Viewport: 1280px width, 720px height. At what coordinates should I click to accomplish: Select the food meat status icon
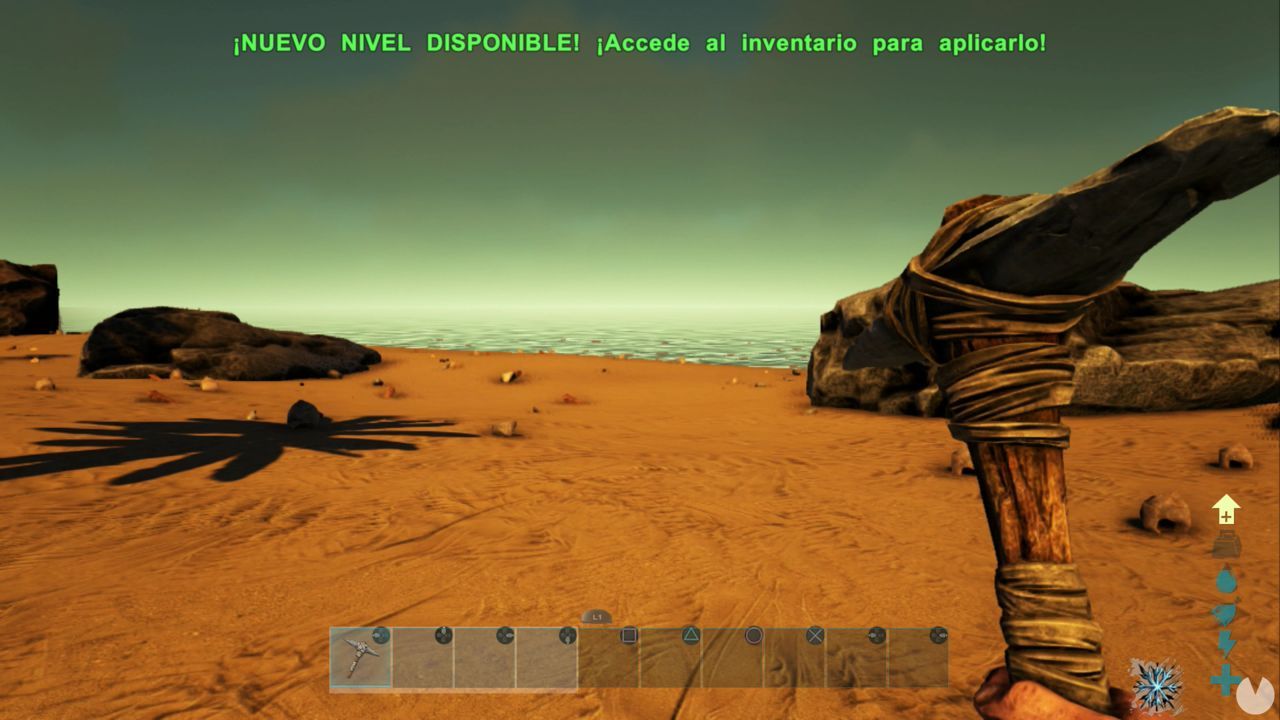tap(1223, 610)
